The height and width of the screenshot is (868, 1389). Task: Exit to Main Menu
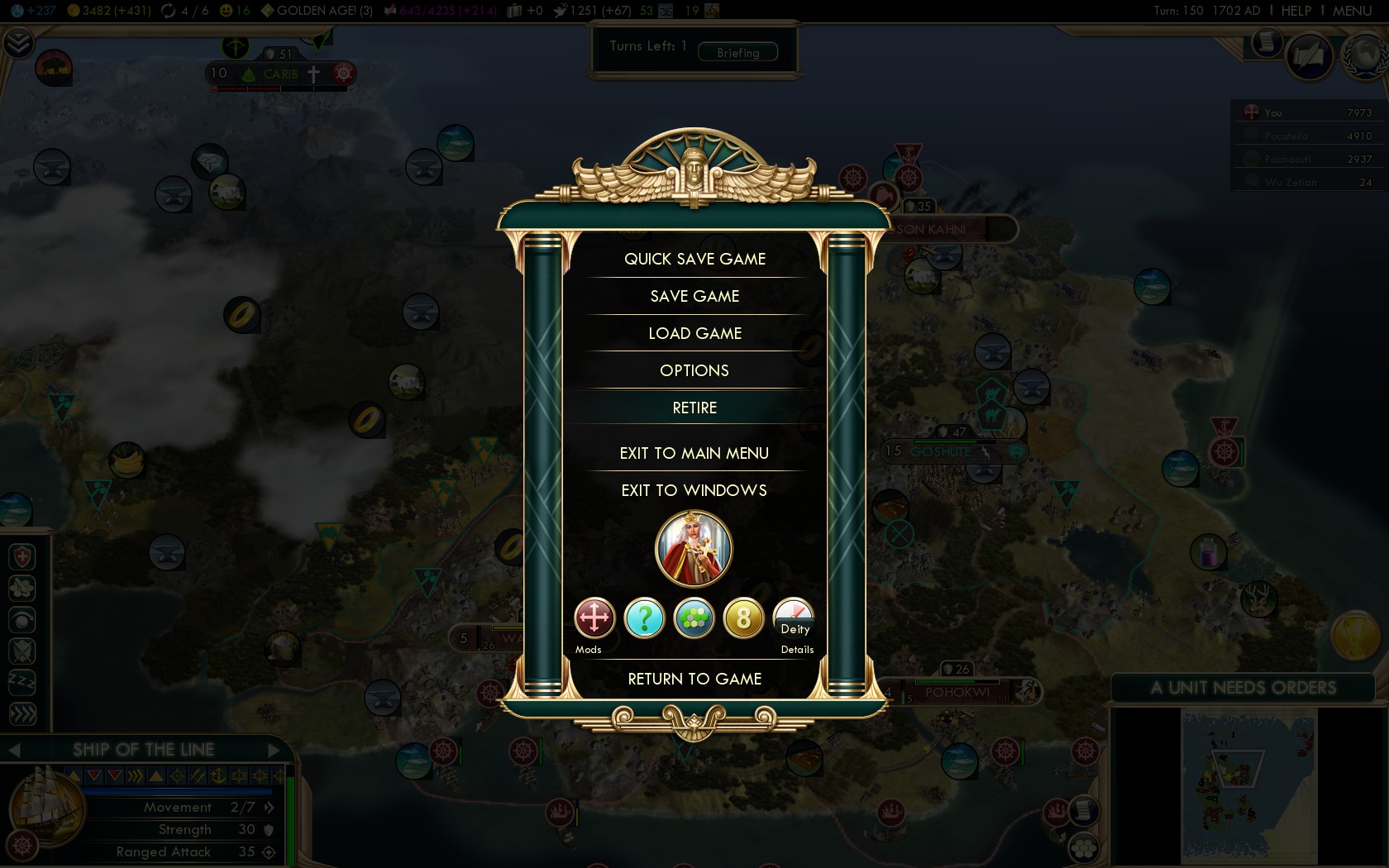pyautogui.click(x=694, y=453)
